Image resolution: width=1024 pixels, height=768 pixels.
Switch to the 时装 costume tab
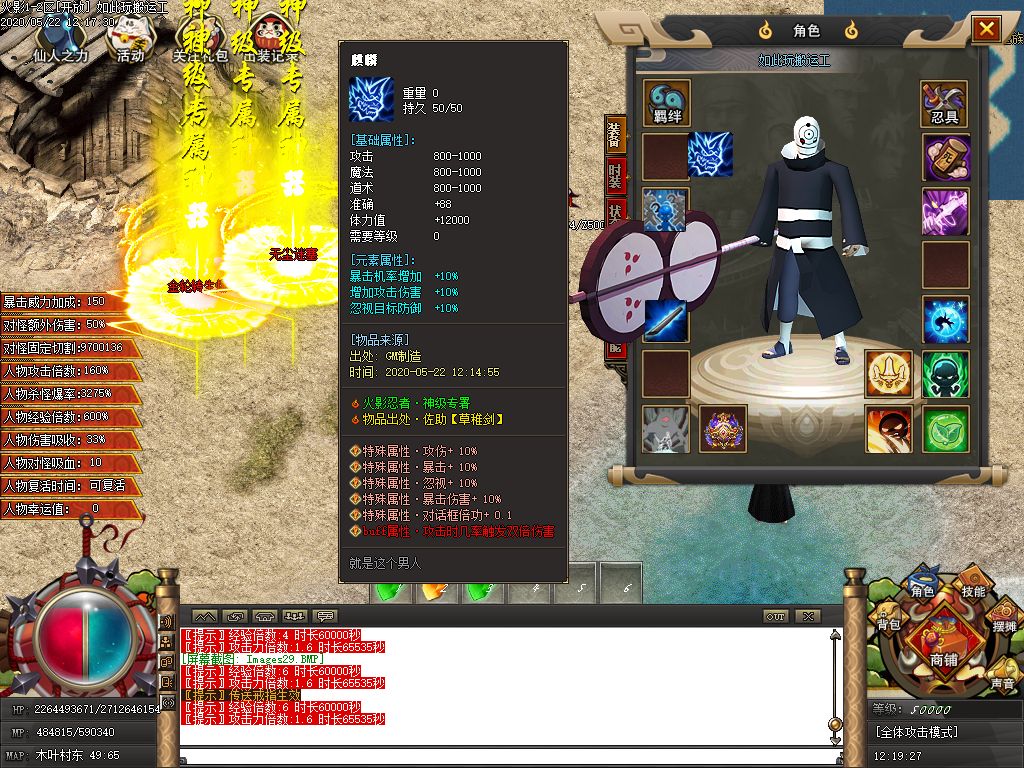pyautogui.click(x=615, y=177)
